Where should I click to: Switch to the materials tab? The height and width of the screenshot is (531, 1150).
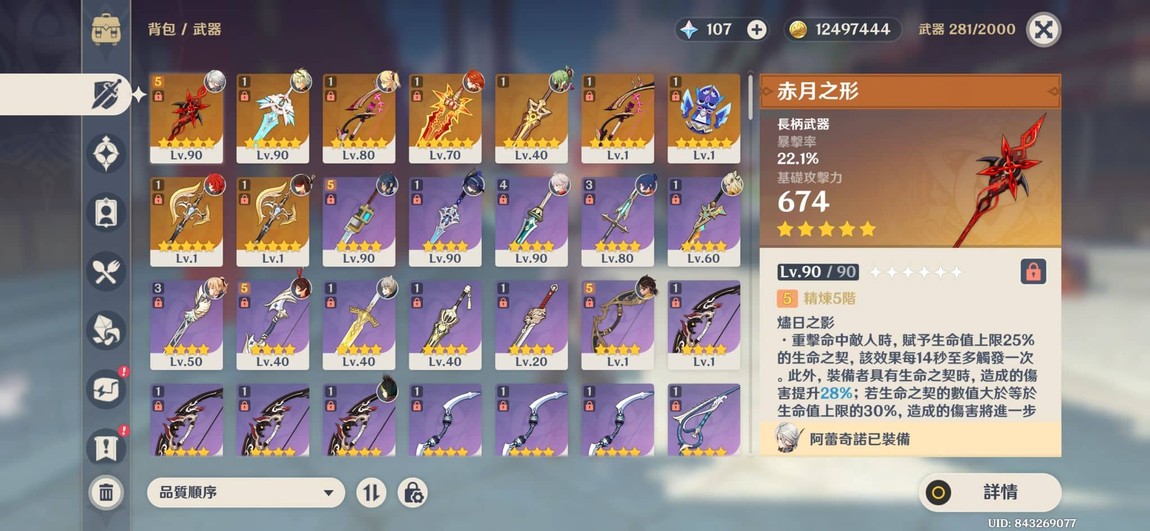[x=106, y=327]
